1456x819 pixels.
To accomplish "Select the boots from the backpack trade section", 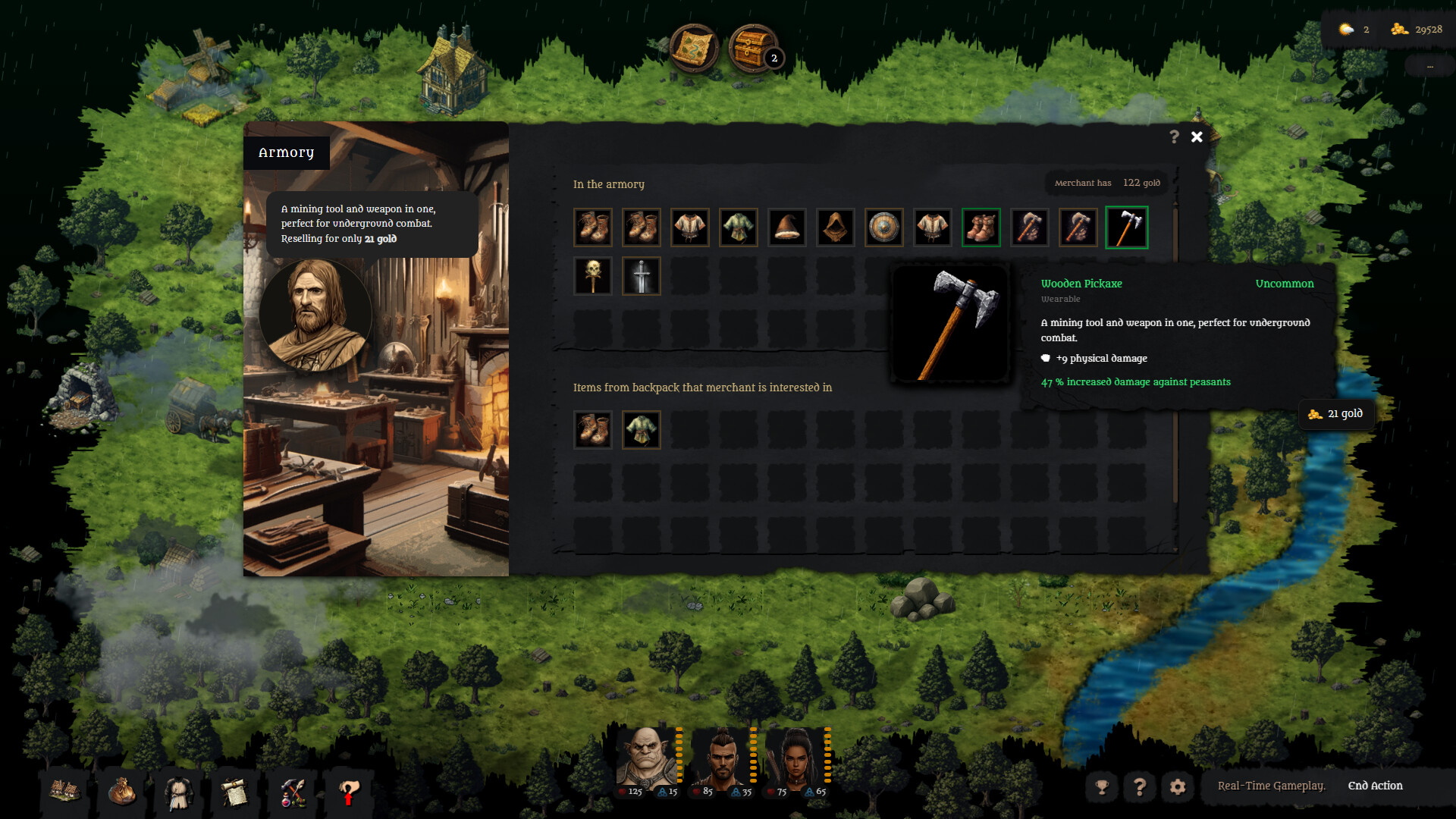I will click(x=593, y=429).
